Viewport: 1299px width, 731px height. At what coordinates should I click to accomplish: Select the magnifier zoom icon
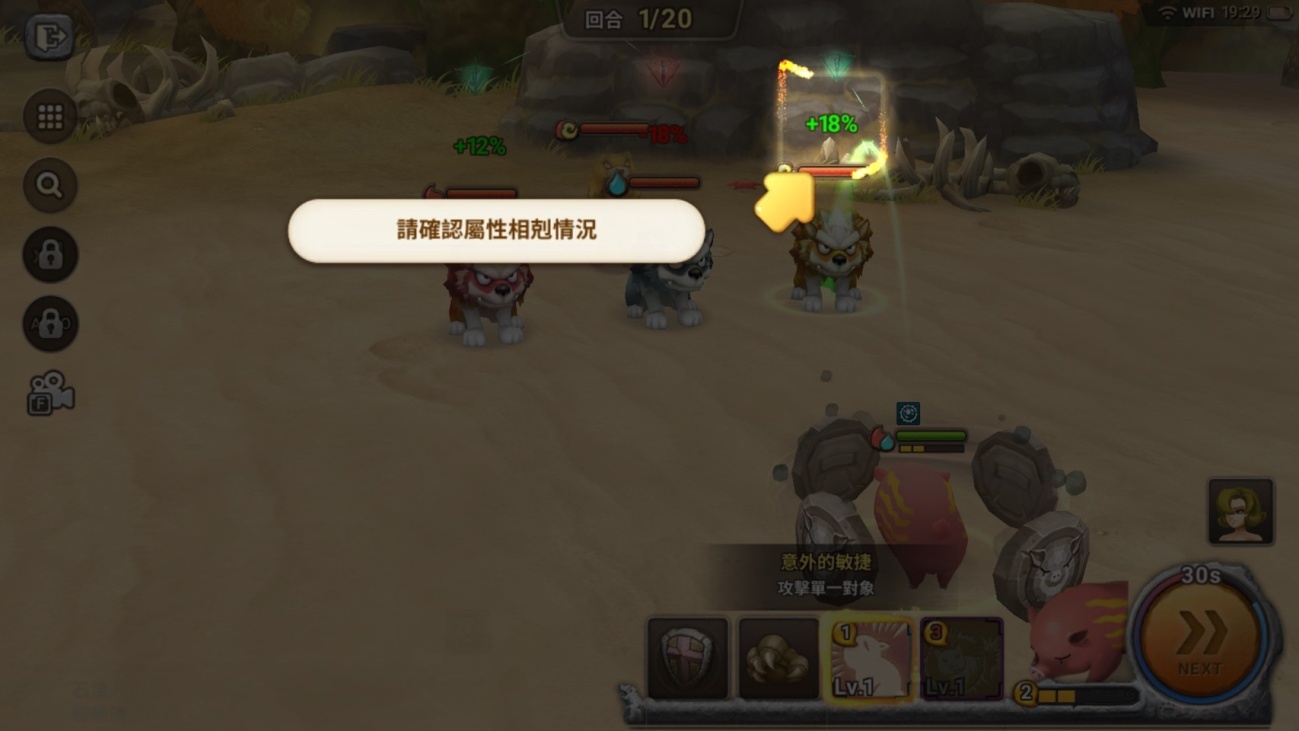49,187
